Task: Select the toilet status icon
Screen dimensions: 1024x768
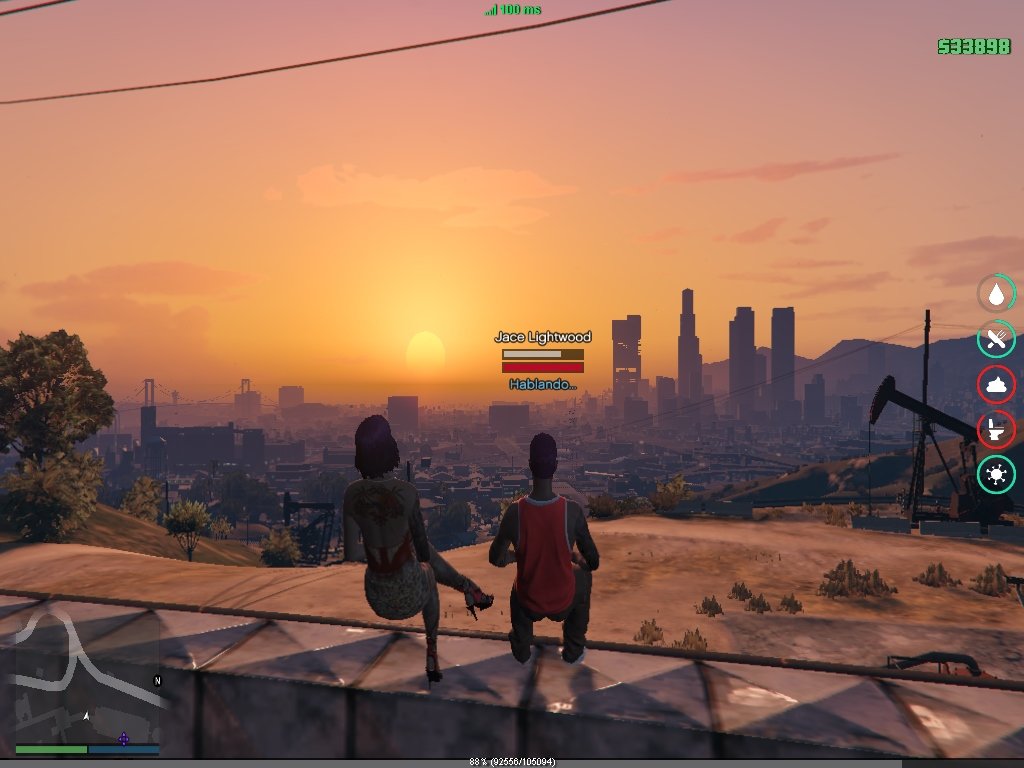Action: coord(996,430)
